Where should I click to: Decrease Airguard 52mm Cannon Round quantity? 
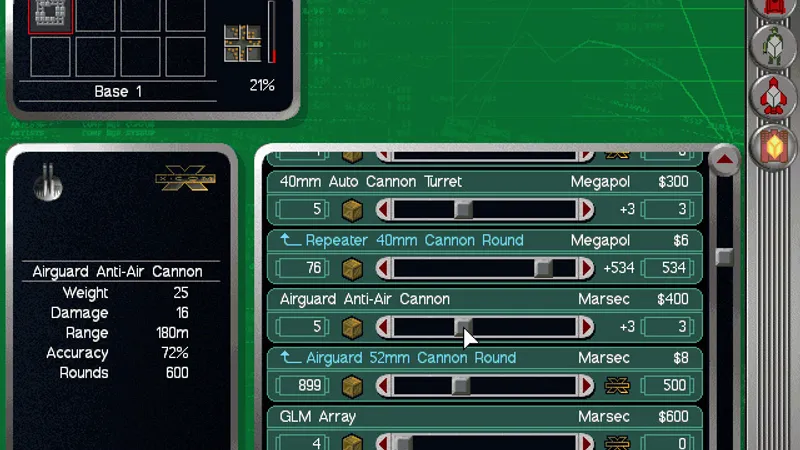click(x=382, y=386)
